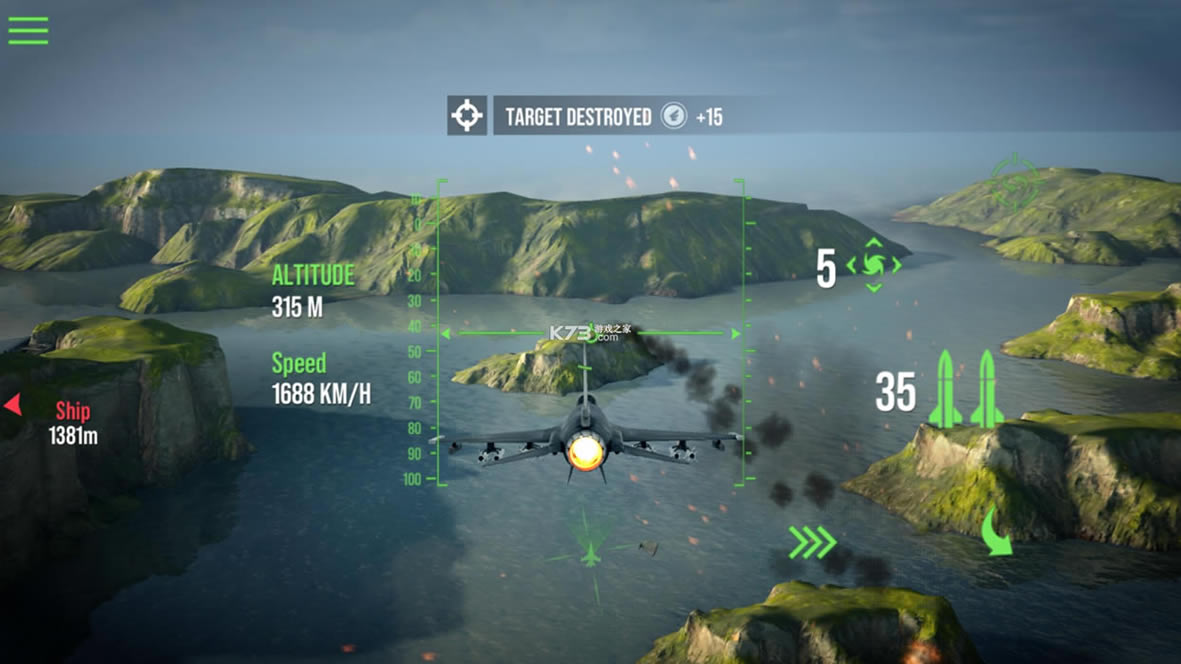Fire the twin missiles weapon
This screenshot has width=1181, height=664.
point(965,390)
